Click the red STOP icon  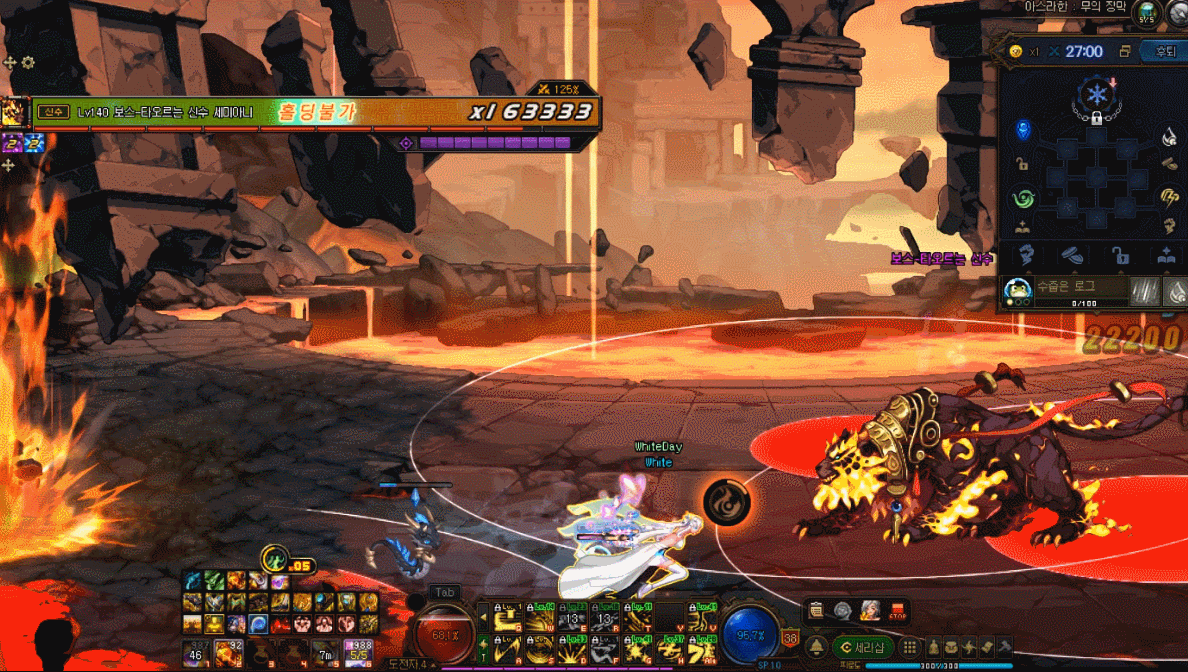897,611
